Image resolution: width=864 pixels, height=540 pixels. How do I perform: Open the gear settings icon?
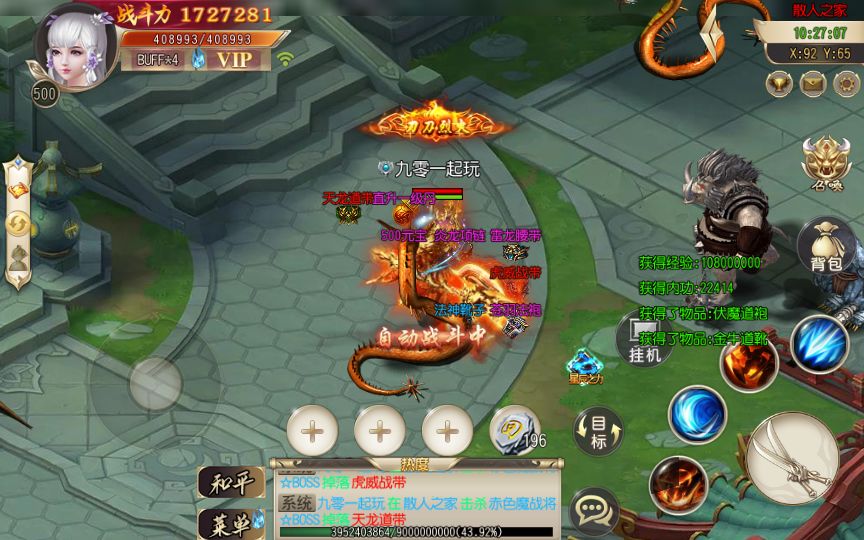tap(845, 84)
